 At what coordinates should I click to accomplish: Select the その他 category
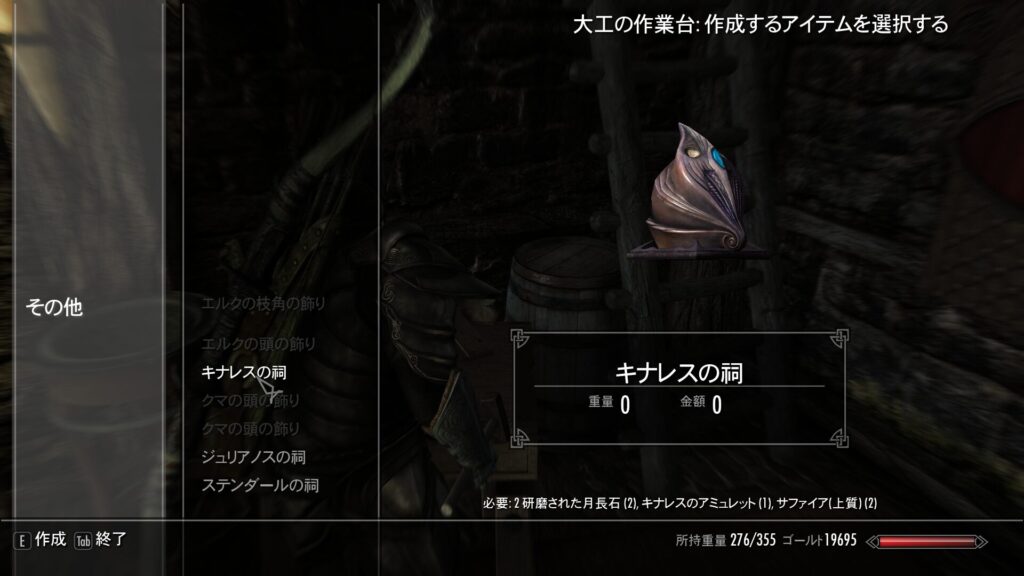(x=54, y=308)
